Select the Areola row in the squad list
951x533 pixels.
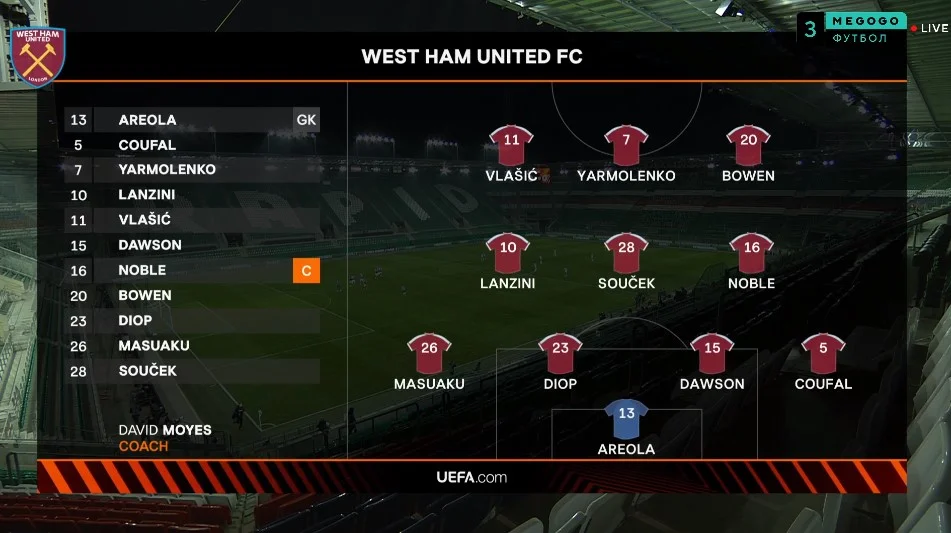190,120
